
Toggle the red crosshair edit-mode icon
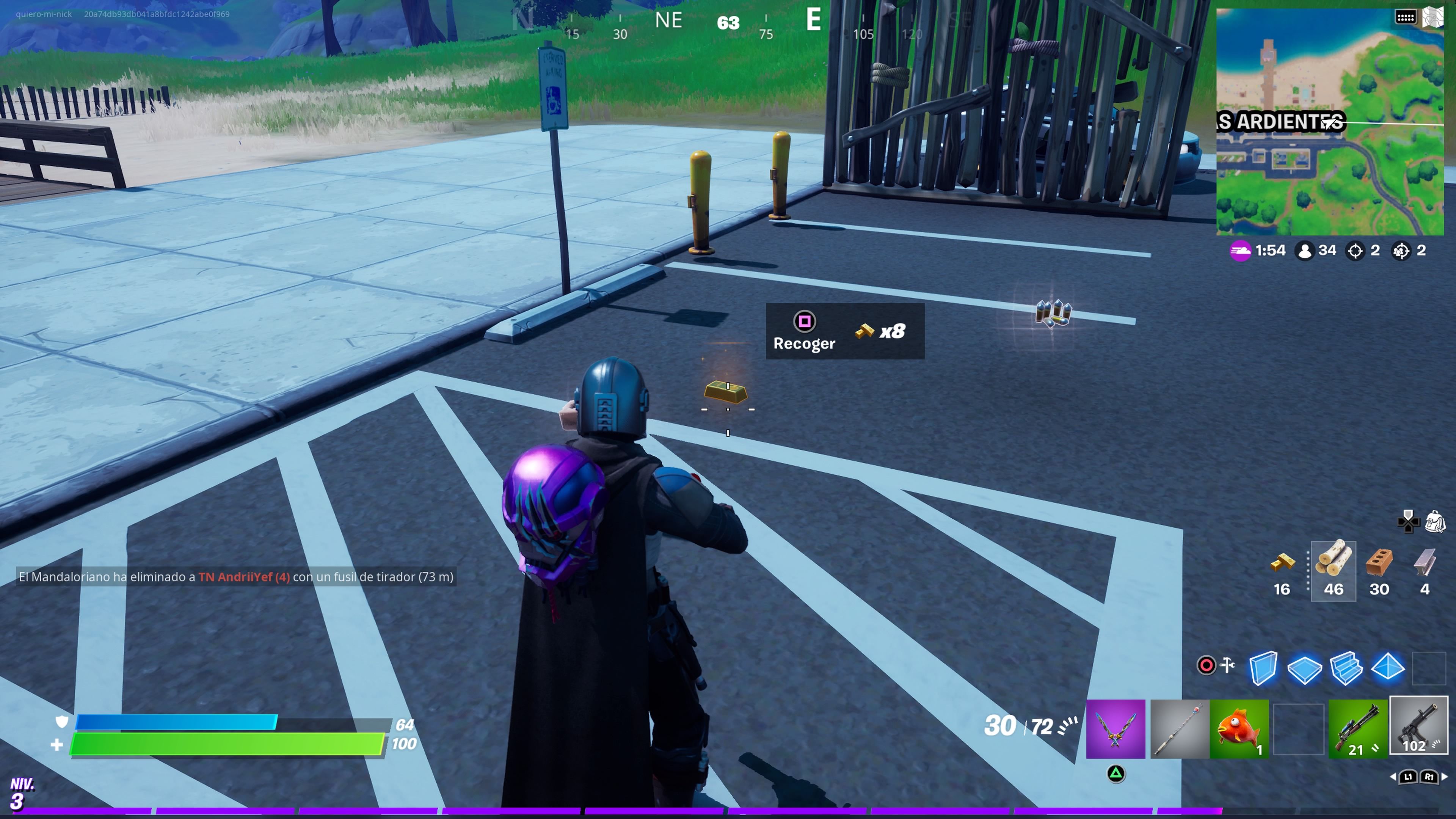point(1207,665)
